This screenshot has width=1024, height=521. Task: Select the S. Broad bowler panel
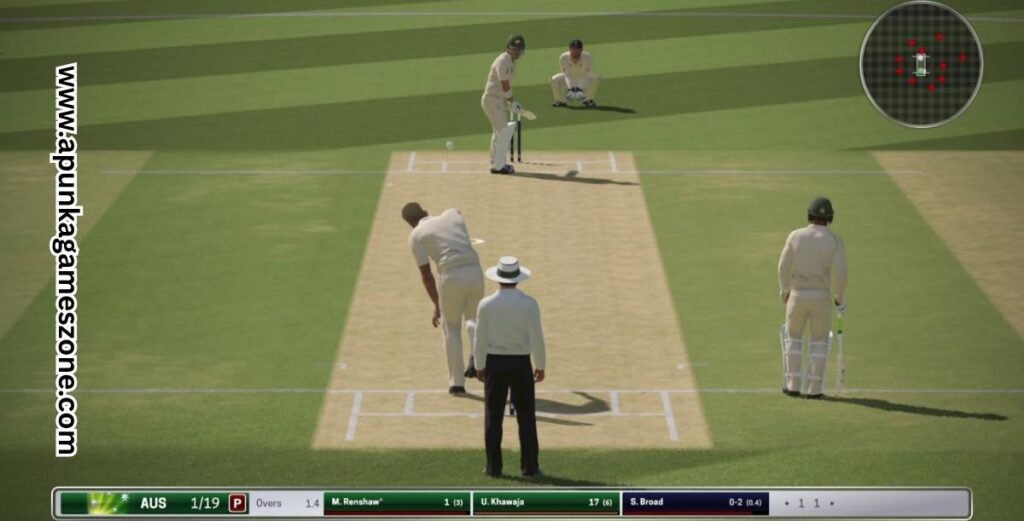[695, 503]
